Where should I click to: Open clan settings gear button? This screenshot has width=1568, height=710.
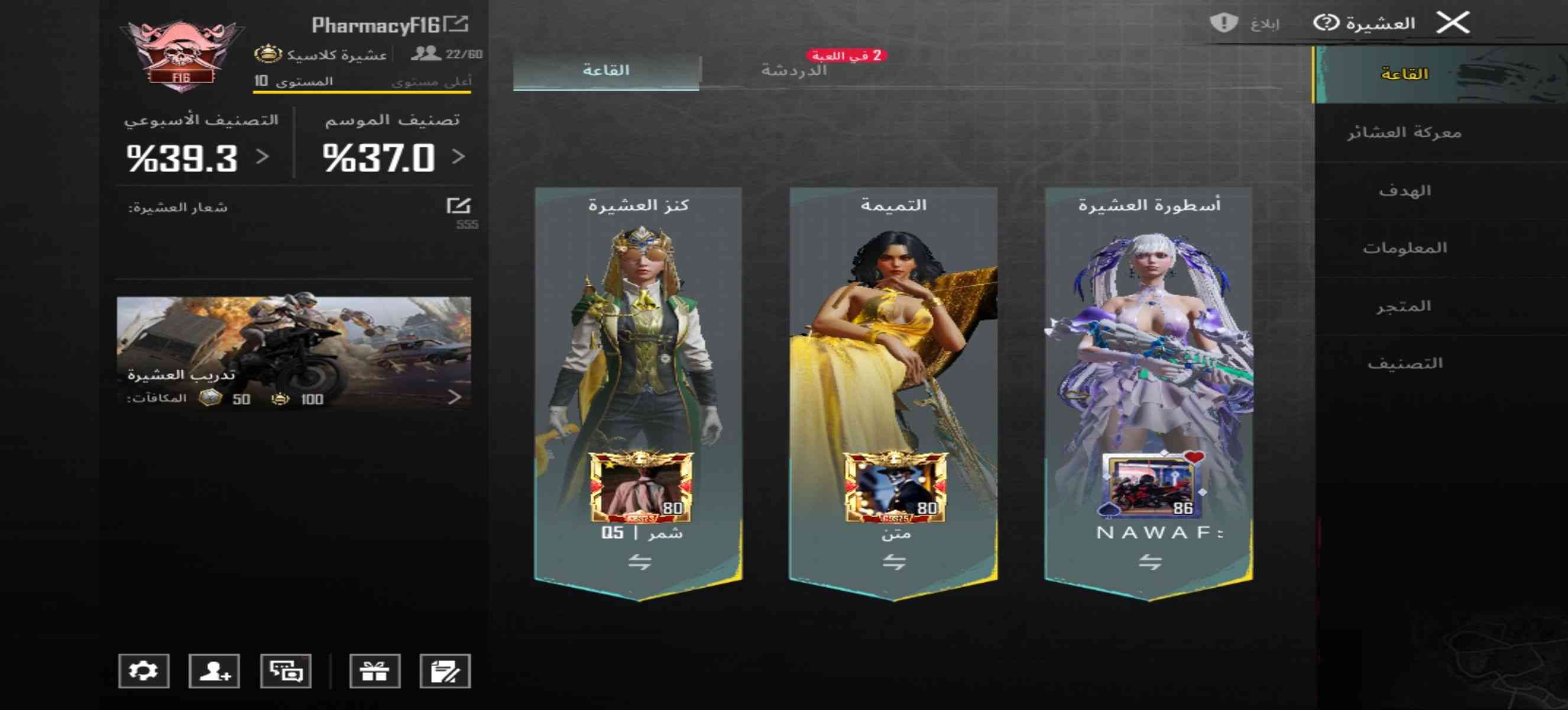click(x=144, y=671)
